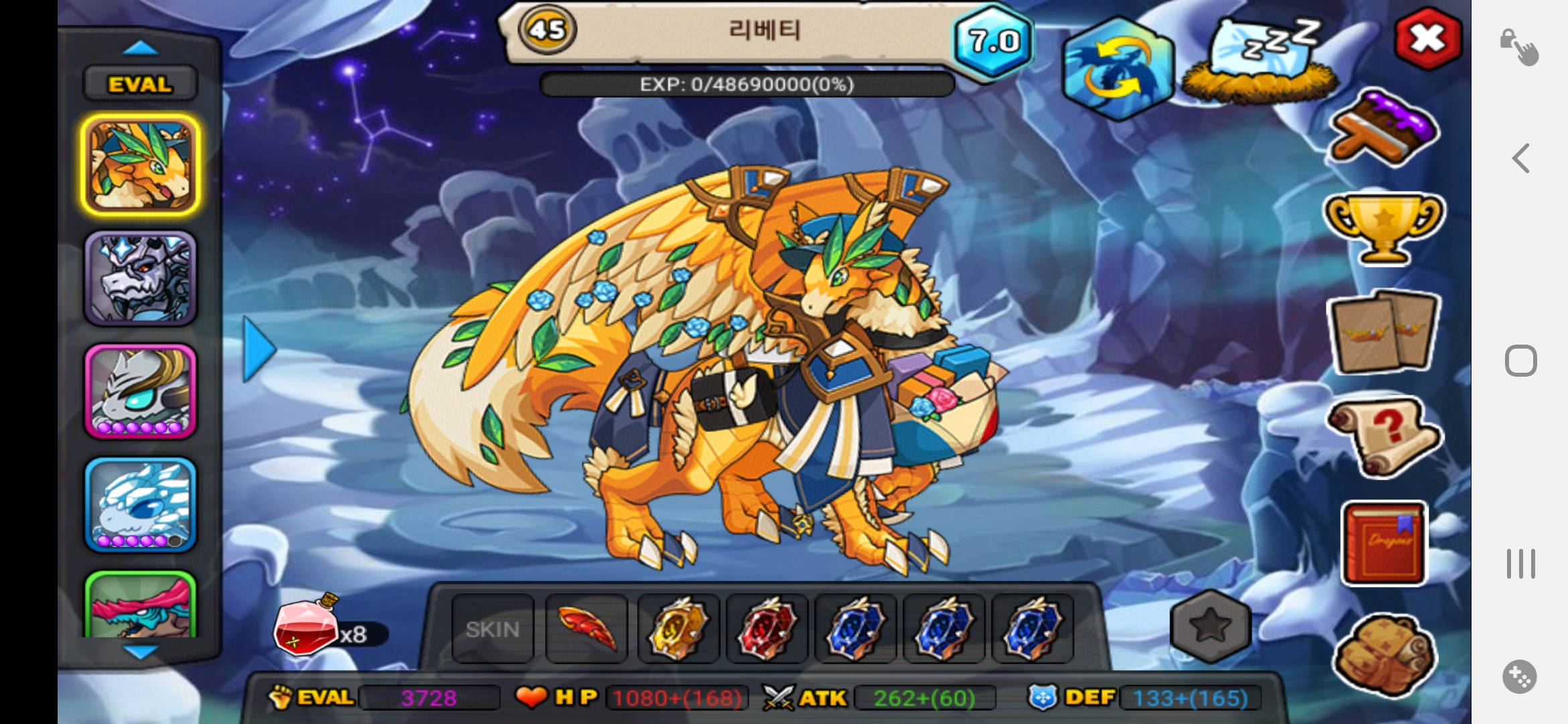Go to next dragon with blue arrow

tap(259, 349)
